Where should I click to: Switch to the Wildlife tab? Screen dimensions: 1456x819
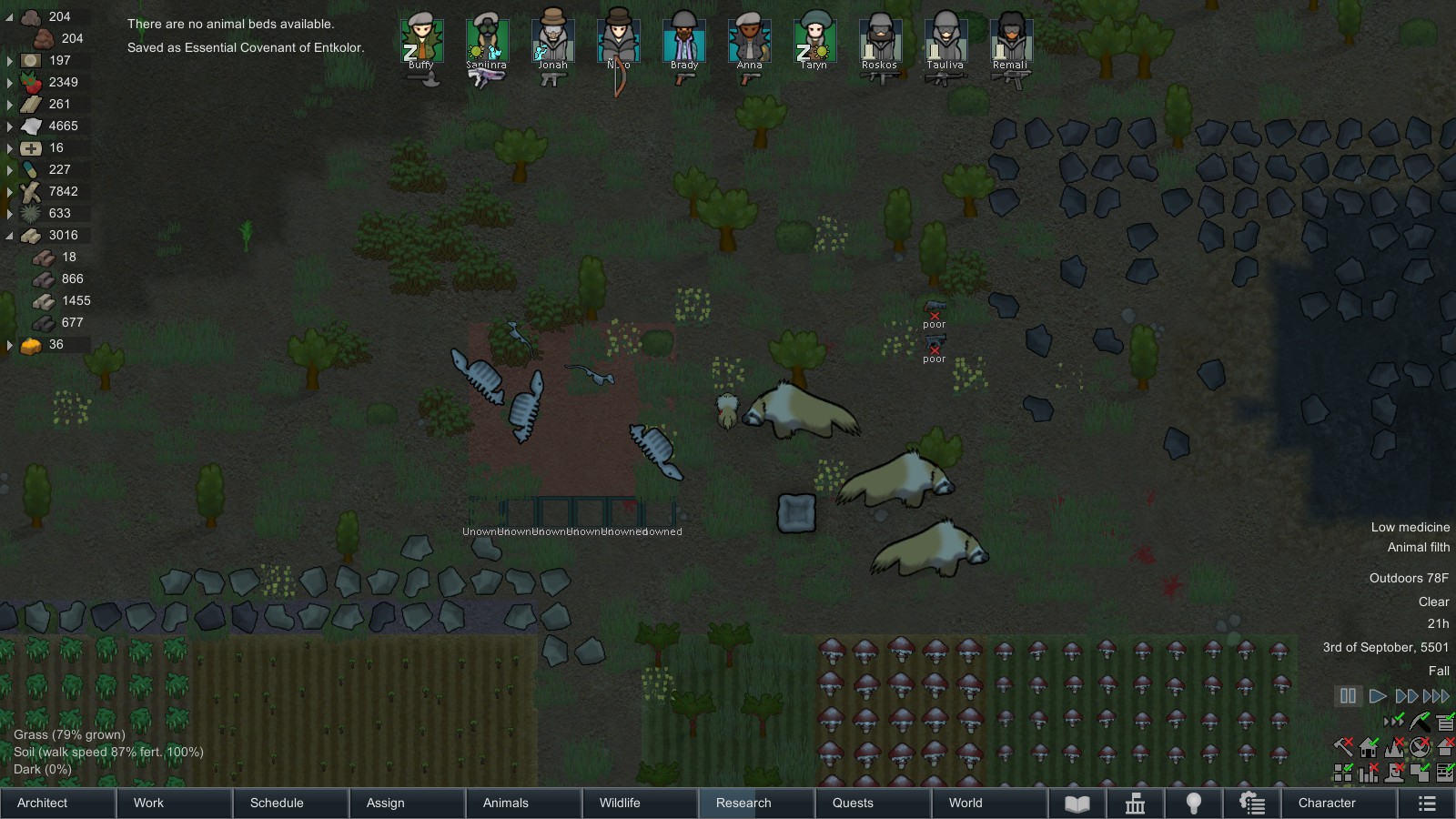(x=620, y=804)
